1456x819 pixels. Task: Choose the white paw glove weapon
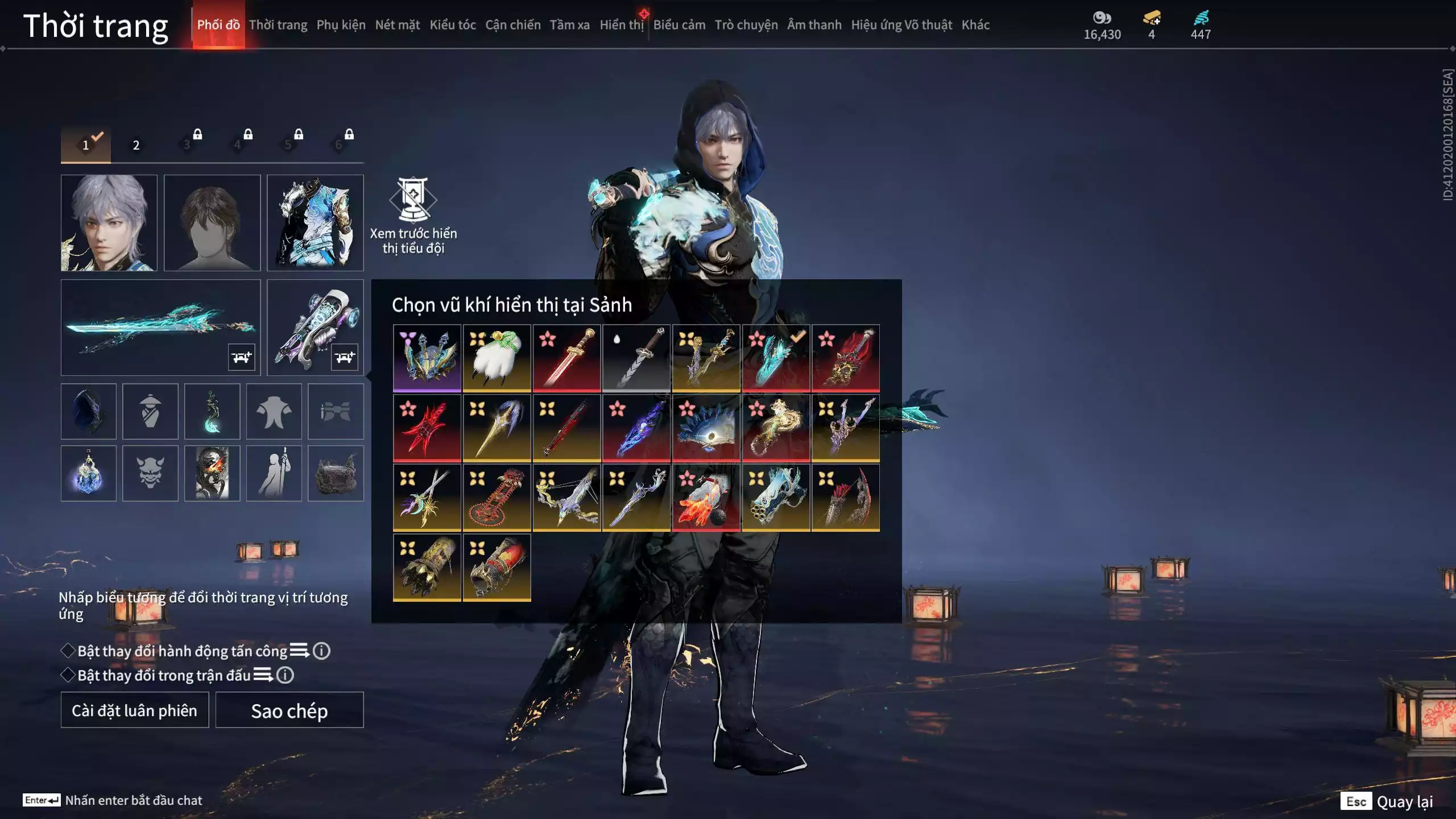(x=497, y=358)
